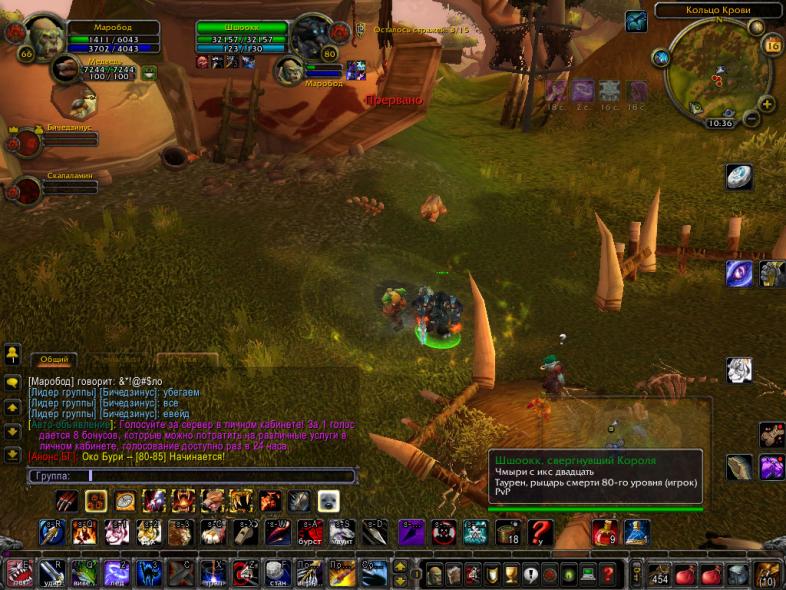Switch to the Общий chat tab

[x=54, y=359]
